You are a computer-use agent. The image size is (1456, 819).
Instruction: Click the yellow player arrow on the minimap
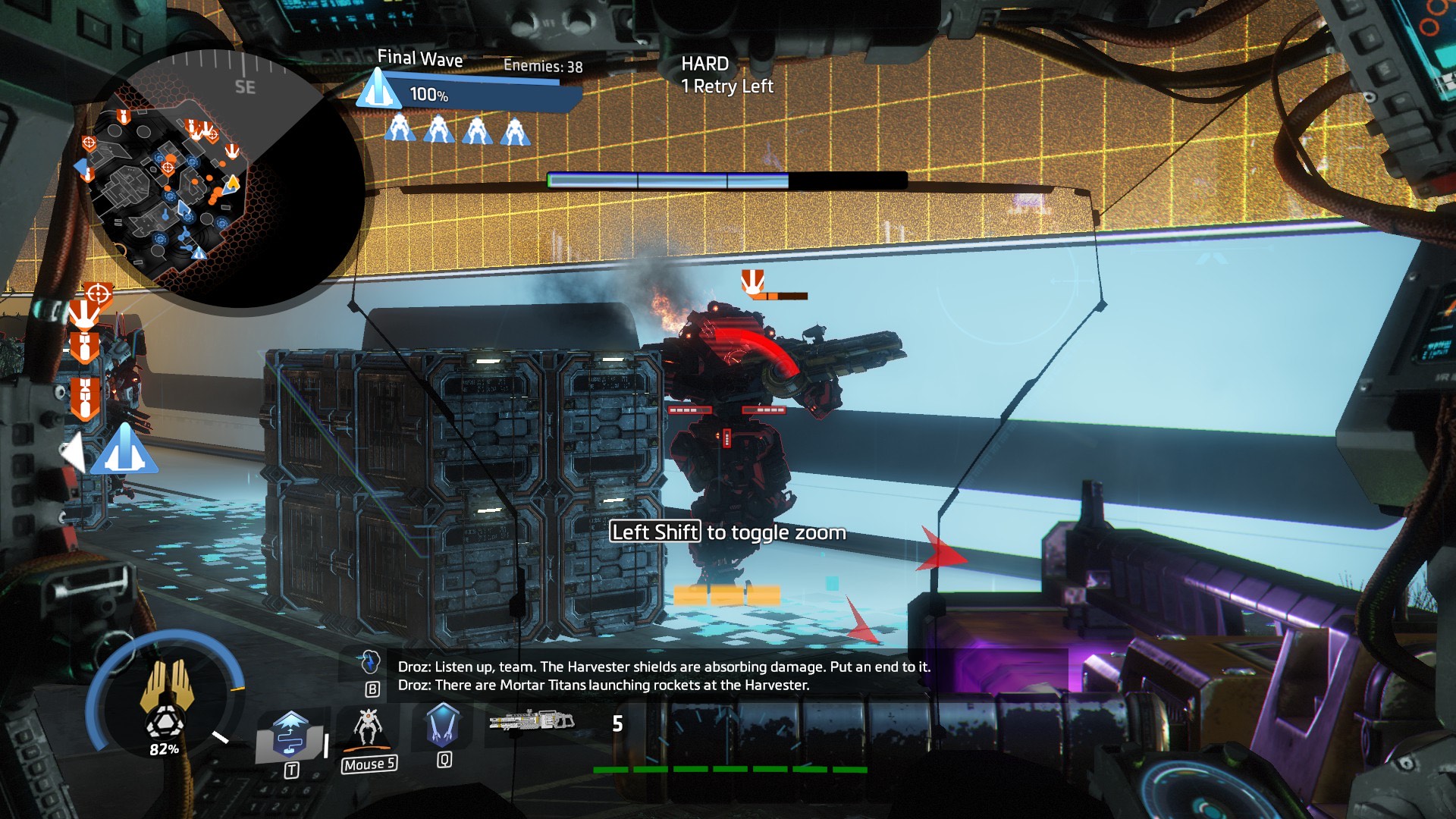coord(233,183)
